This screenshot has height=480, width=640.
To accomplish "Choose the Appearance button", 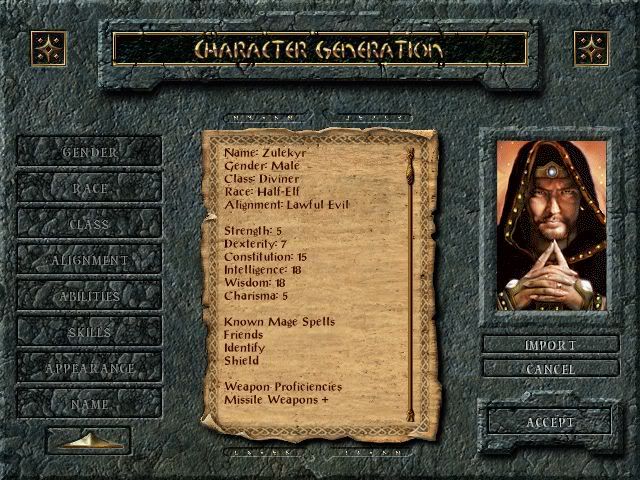I will [89, 368].
